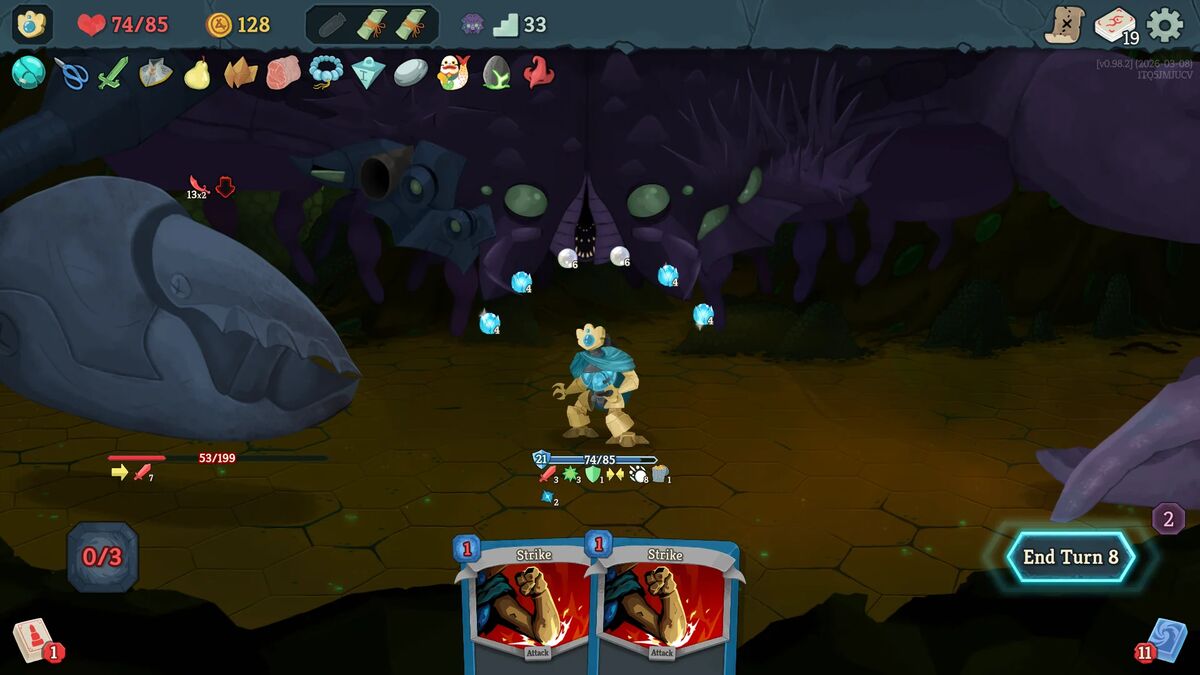Inspect the blue bead bracelet relic

[x=326, y=72]
